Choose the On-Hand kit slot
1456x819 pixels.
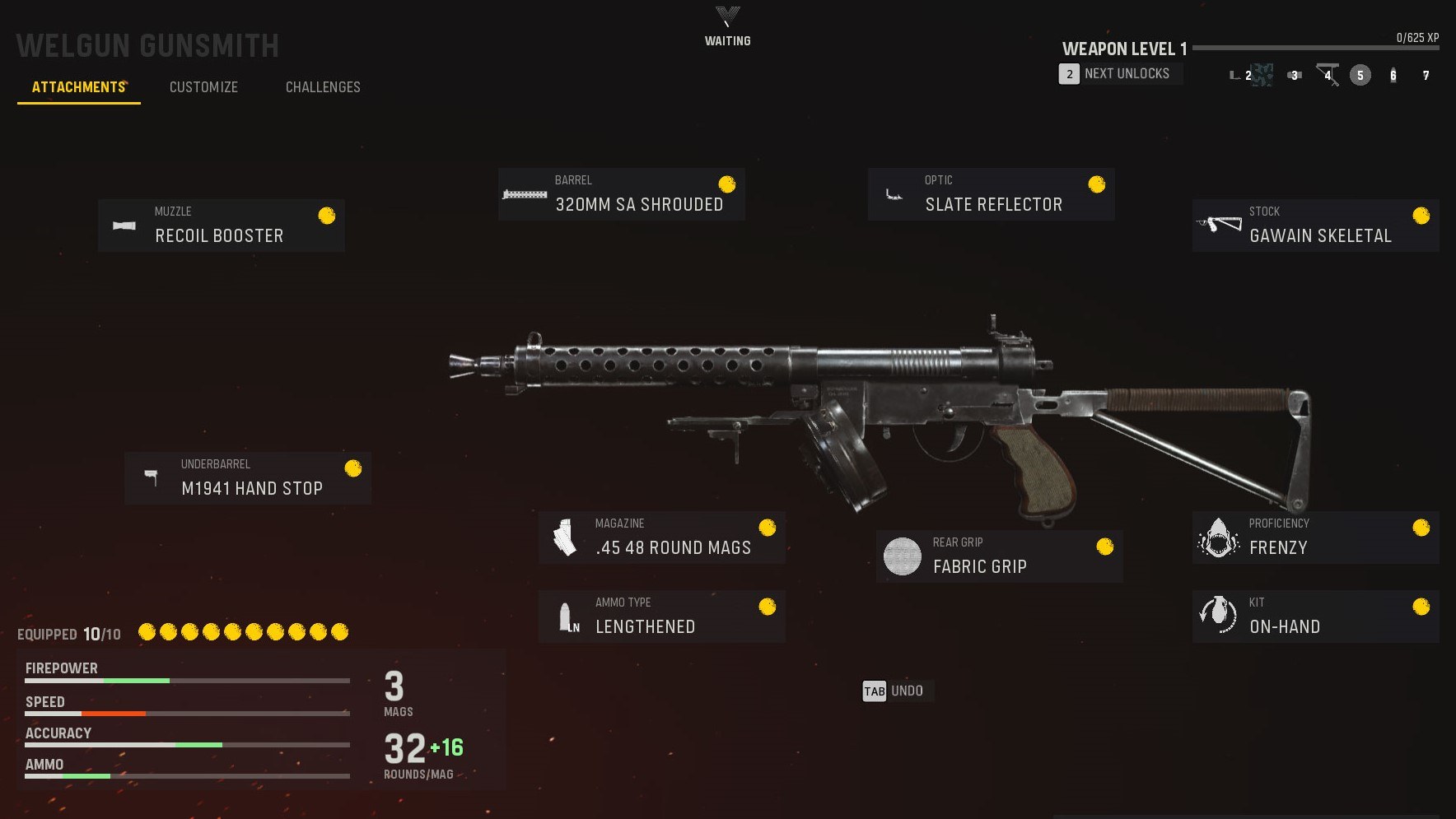point(1315,616)
